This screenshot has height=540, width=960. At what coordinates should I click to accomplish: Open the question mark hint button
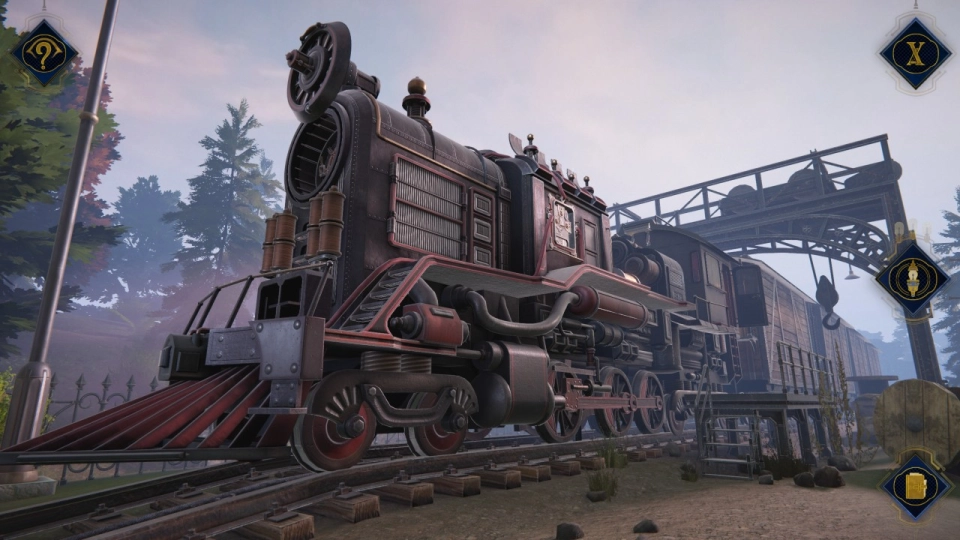click(x=44, y=52)
